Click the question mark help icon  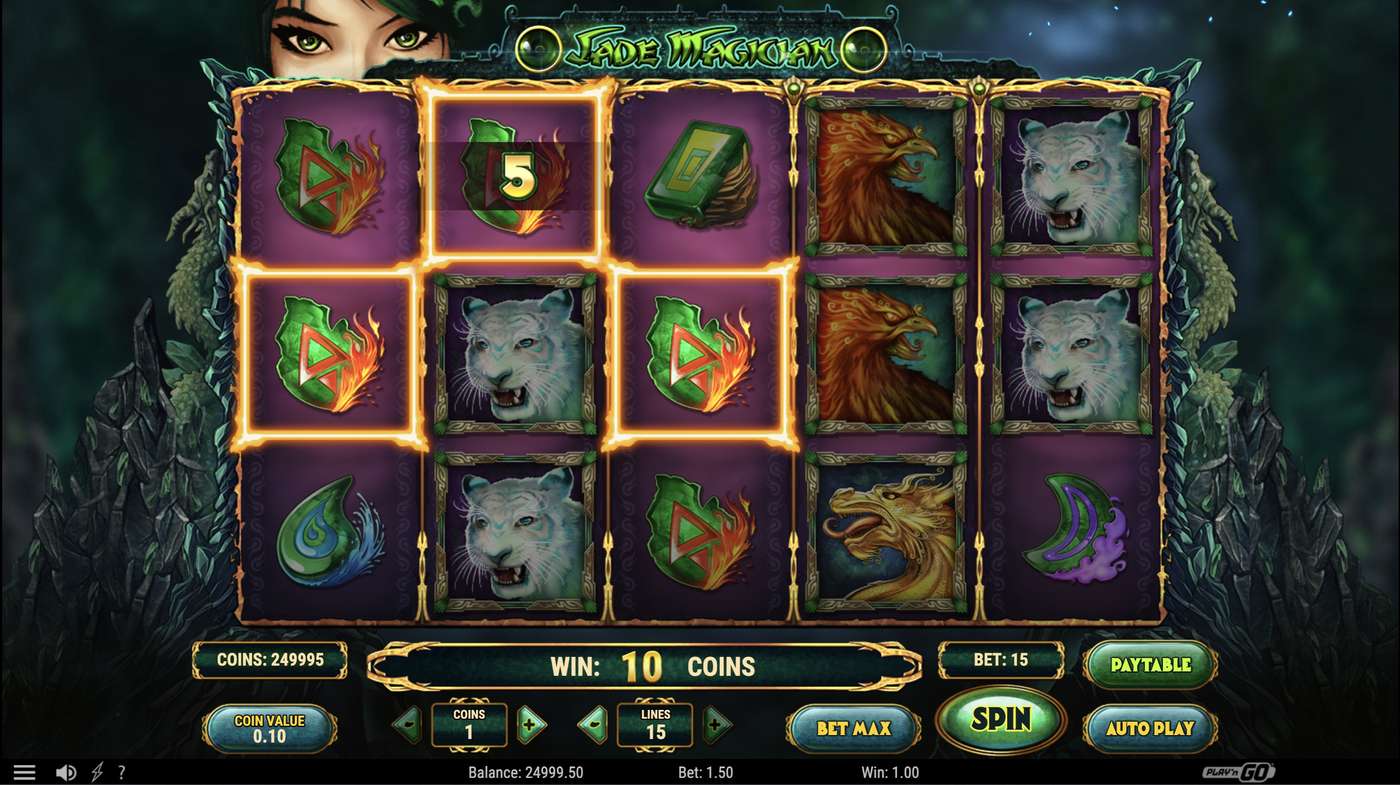[x=122, y=771]
